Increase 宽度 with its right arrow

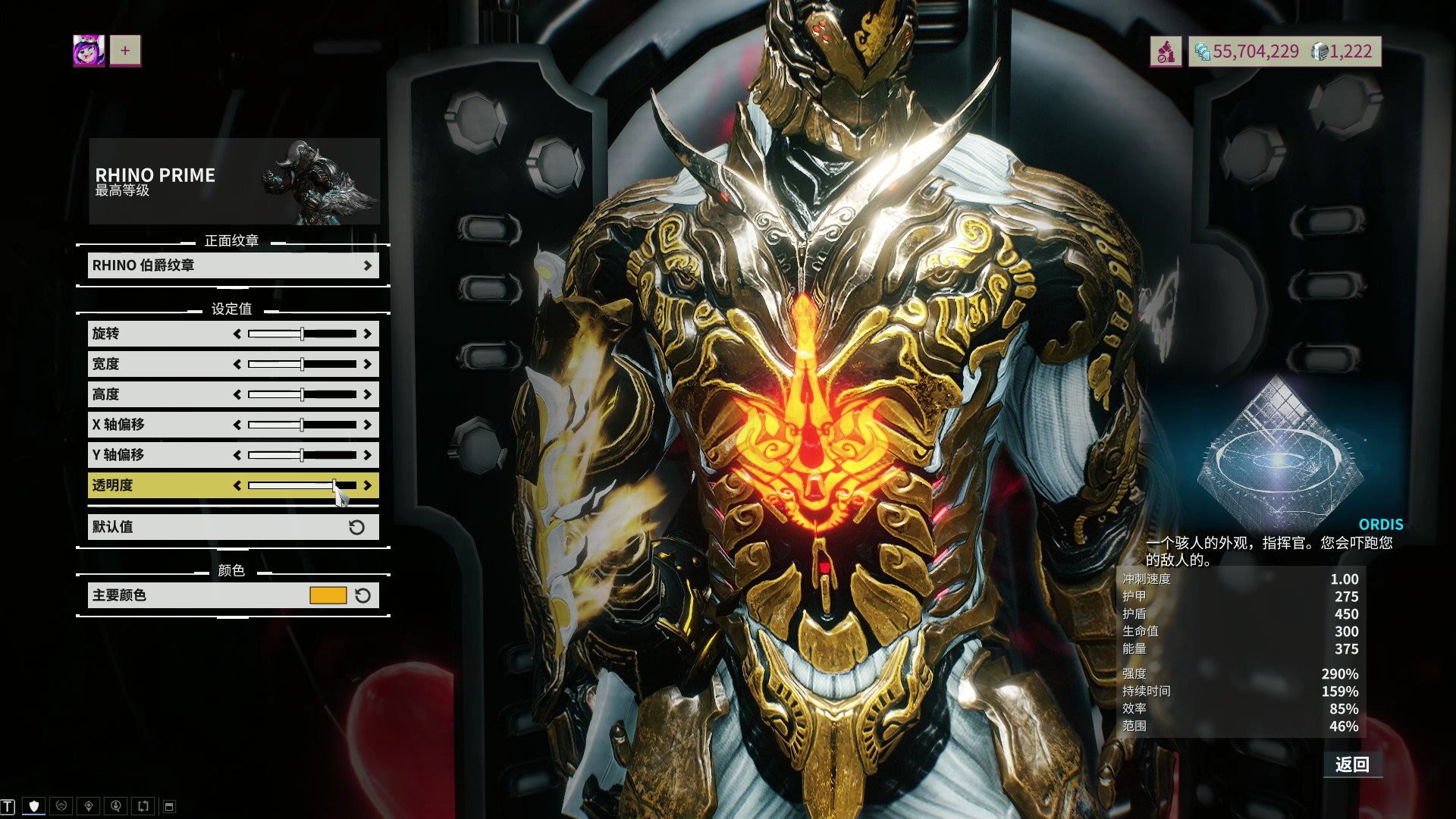click(x=368, y=364)
